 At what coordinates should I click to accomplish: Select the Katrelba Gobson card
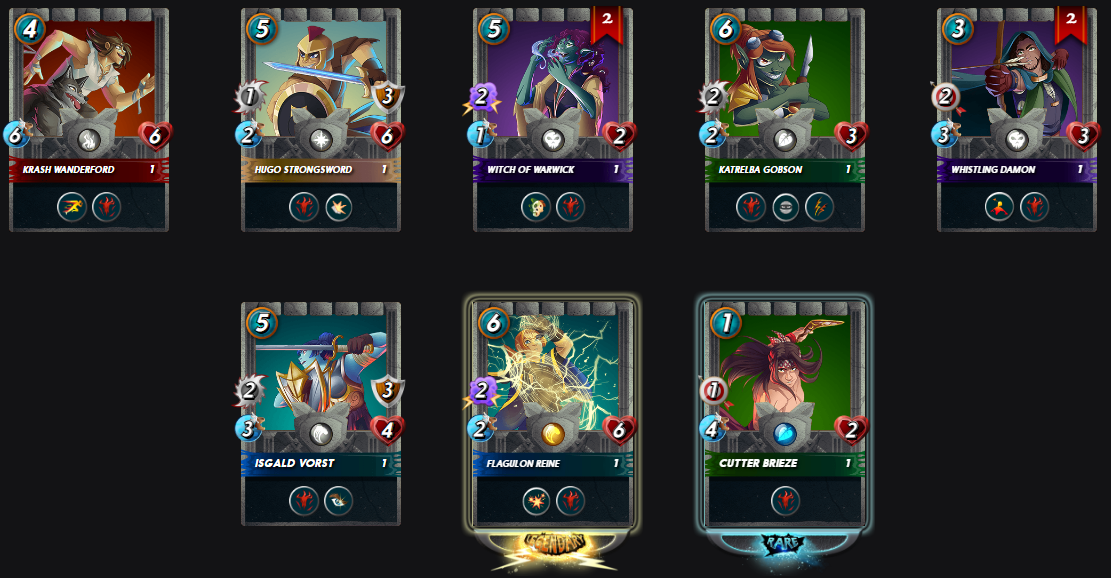tap(785, 120)
